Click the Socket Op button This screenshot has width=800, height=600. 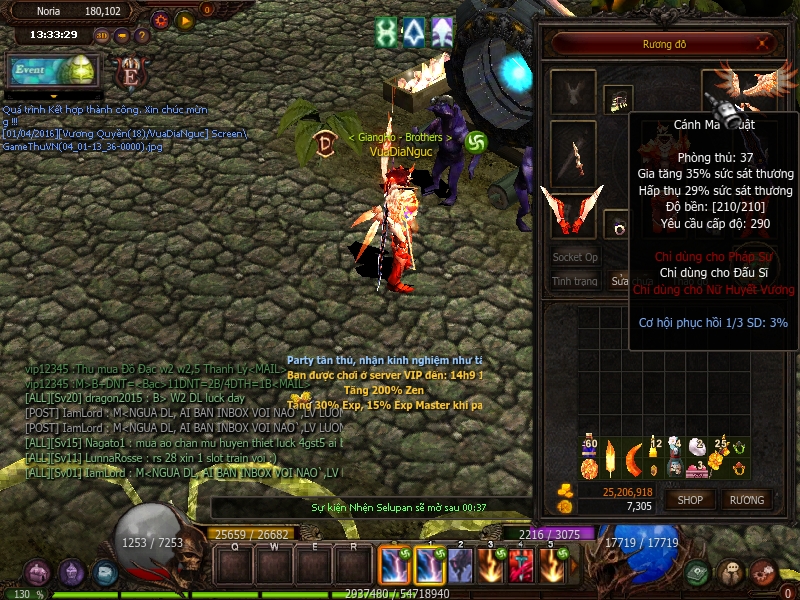coord(575,257)
